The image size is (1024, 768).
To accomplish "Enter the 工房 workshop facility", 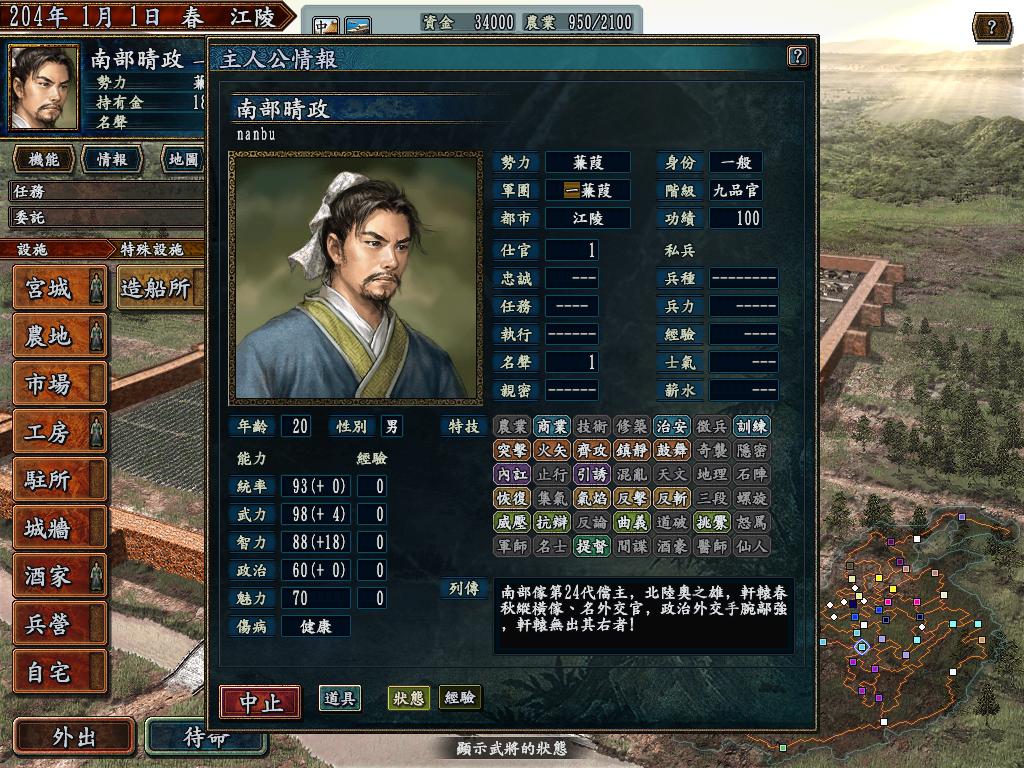I will (59, 431).
